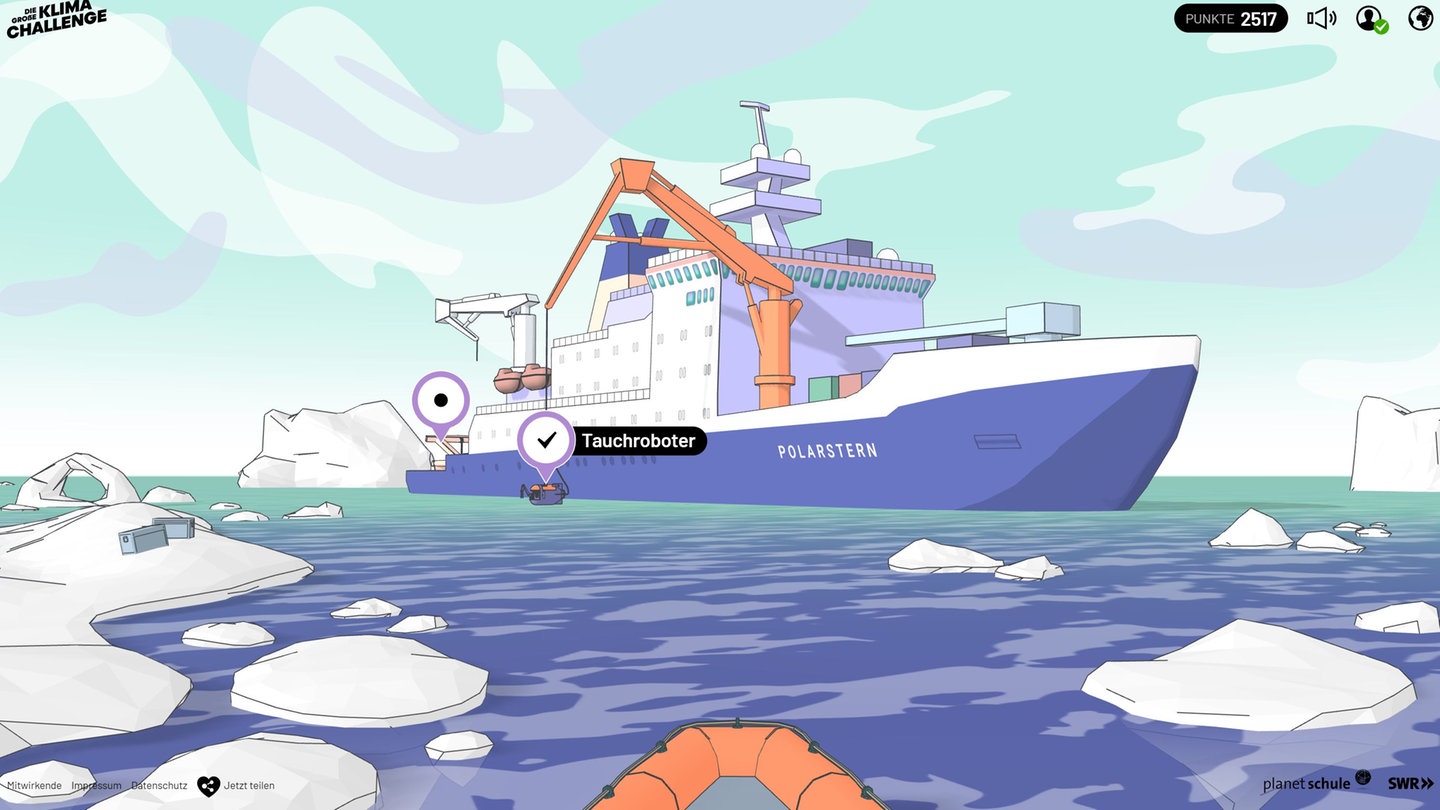
Task: Open the completed Tauchroboter checkmark marker
Action: (546, 440)
